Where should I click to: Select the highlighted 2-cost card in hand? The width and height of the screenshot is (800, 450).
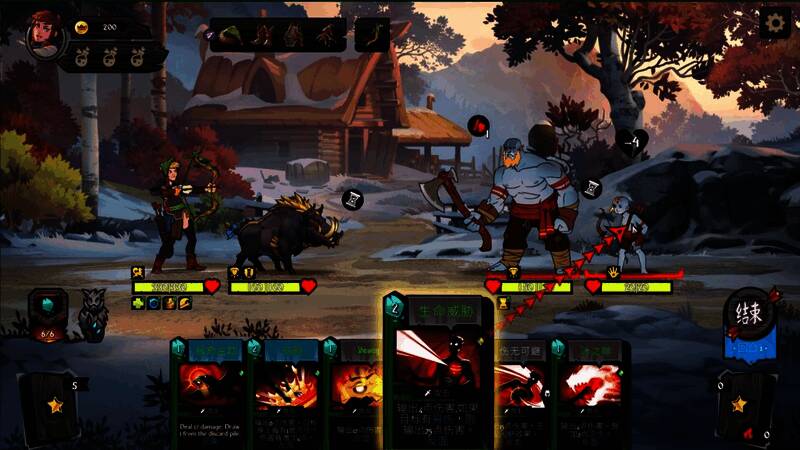pos(438,370)
